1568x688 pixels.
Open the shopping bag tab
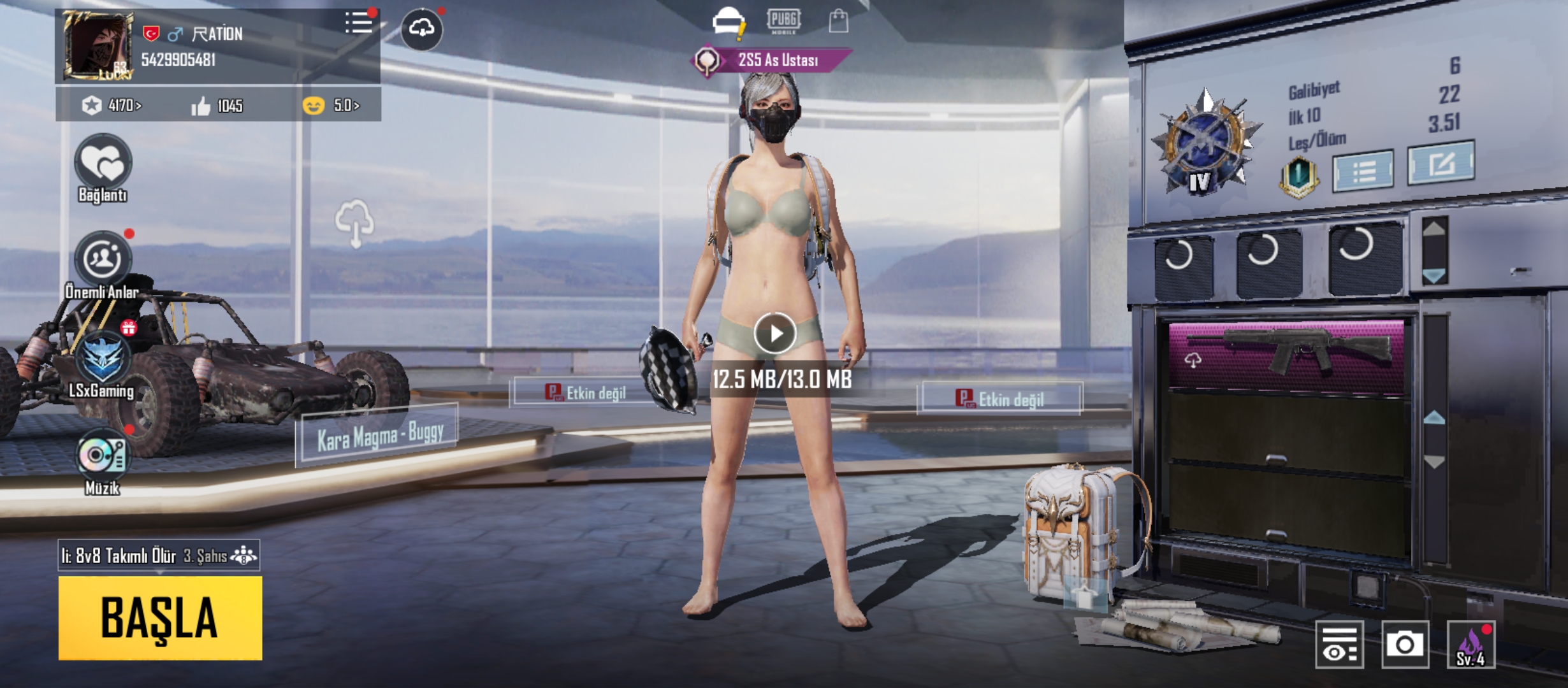point(838,22)
